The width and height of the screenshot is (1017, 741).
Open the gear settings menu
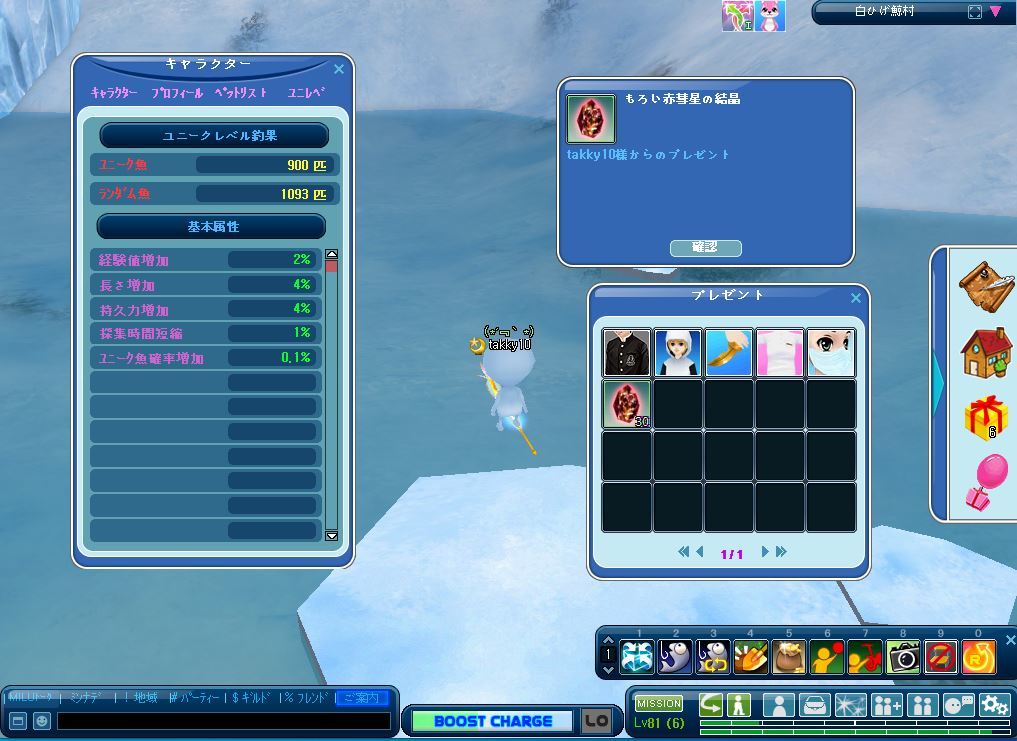994,705
